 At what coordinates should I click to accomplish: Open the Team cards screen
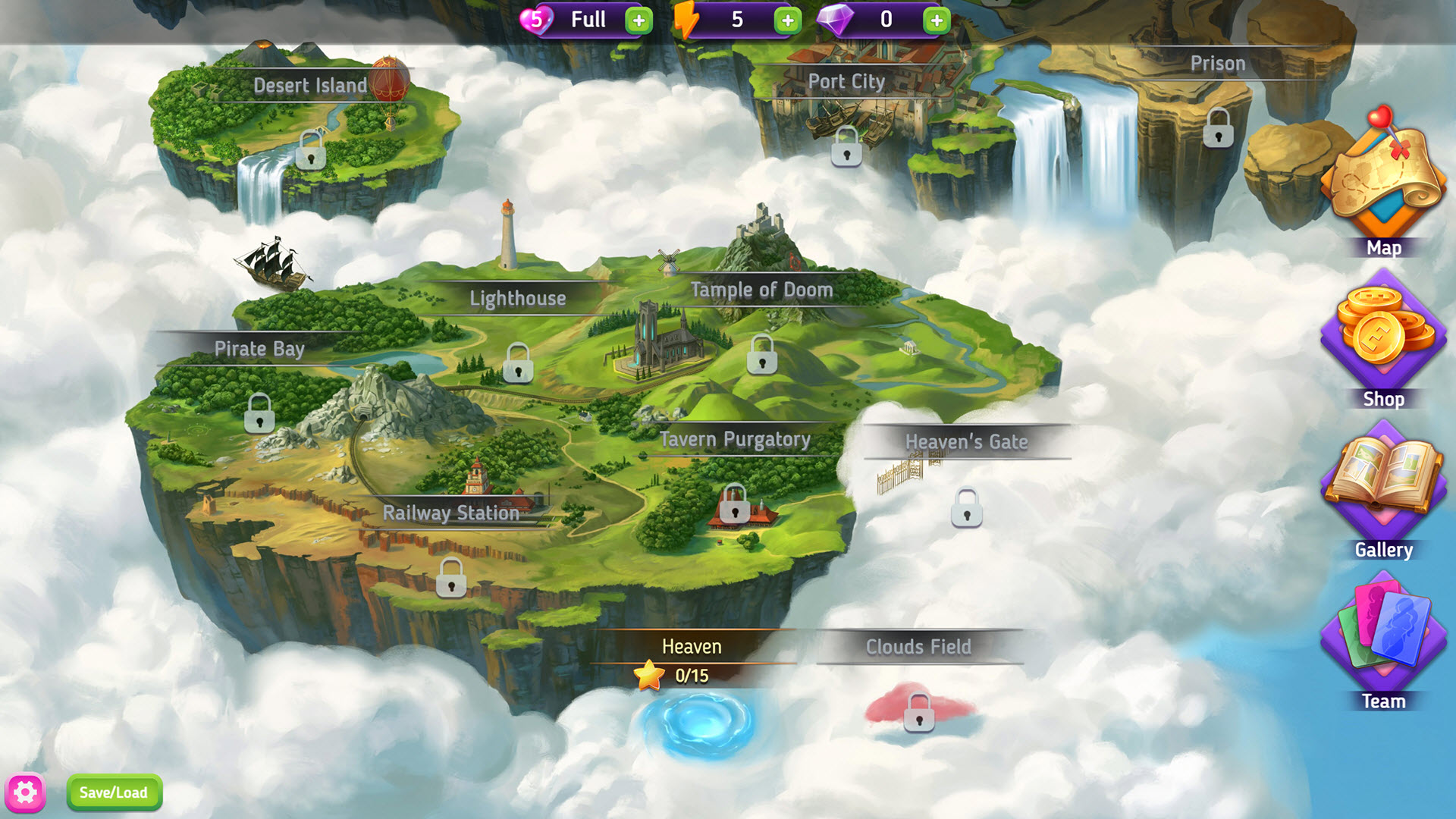pos(1383,637)
